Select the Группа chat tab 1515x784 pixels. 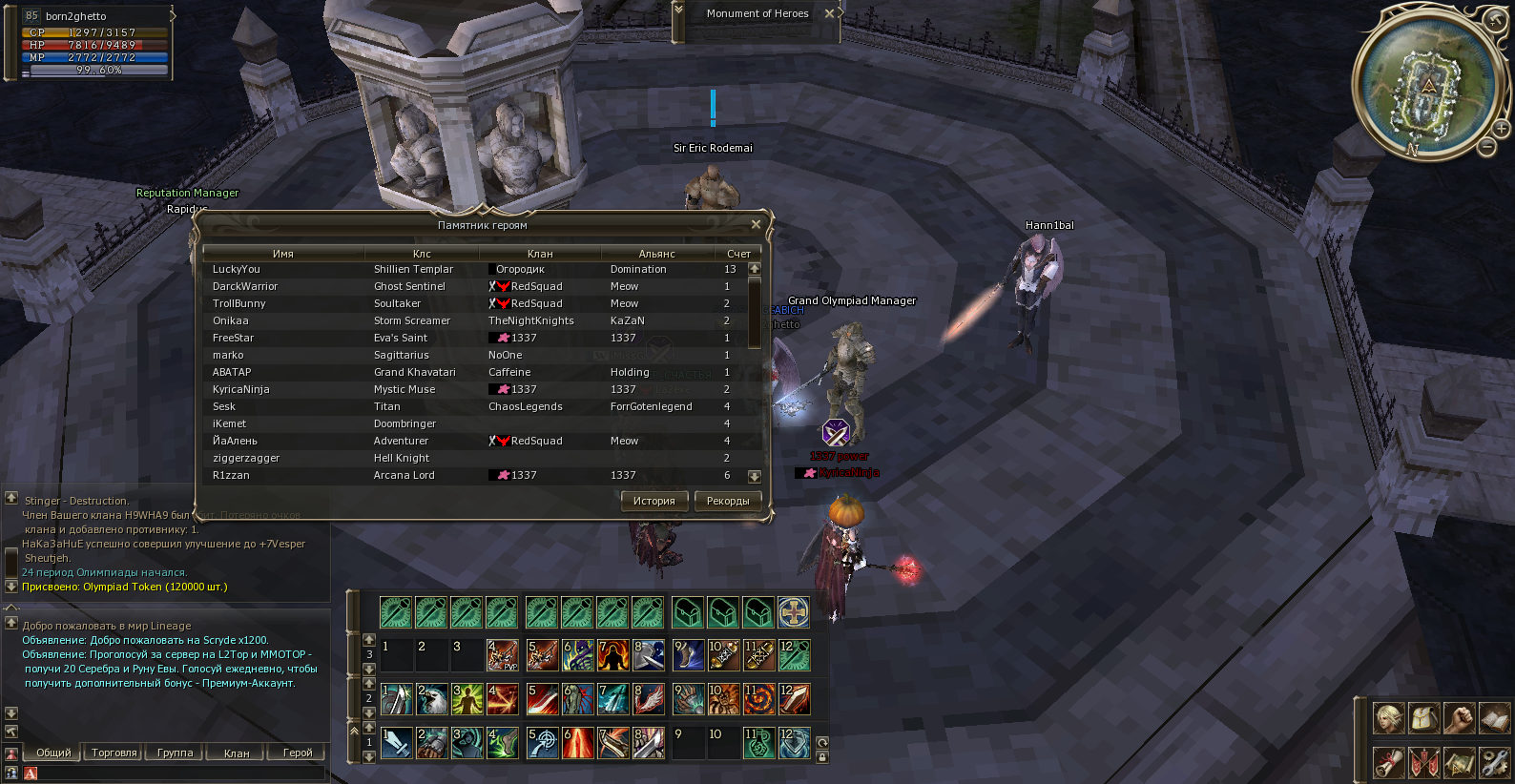click(175, 753)
